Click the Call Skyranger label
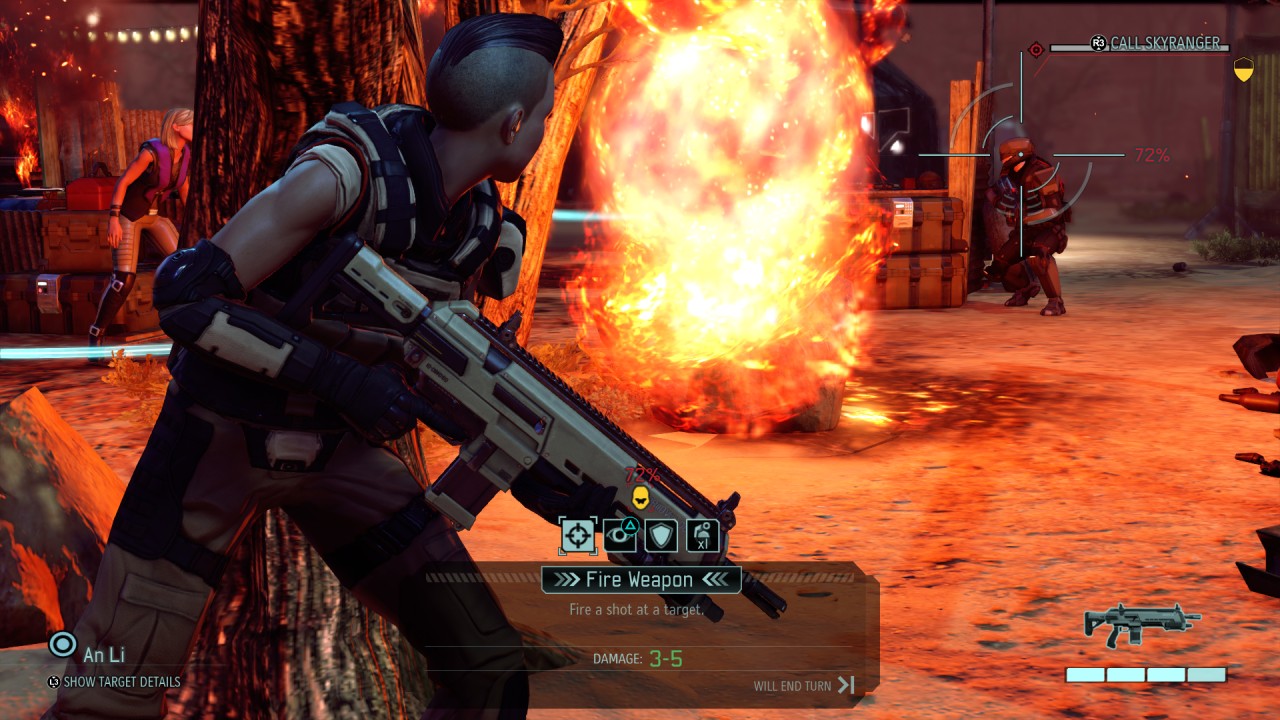This screenshot has height=720, width=1280. [1165, 43]
